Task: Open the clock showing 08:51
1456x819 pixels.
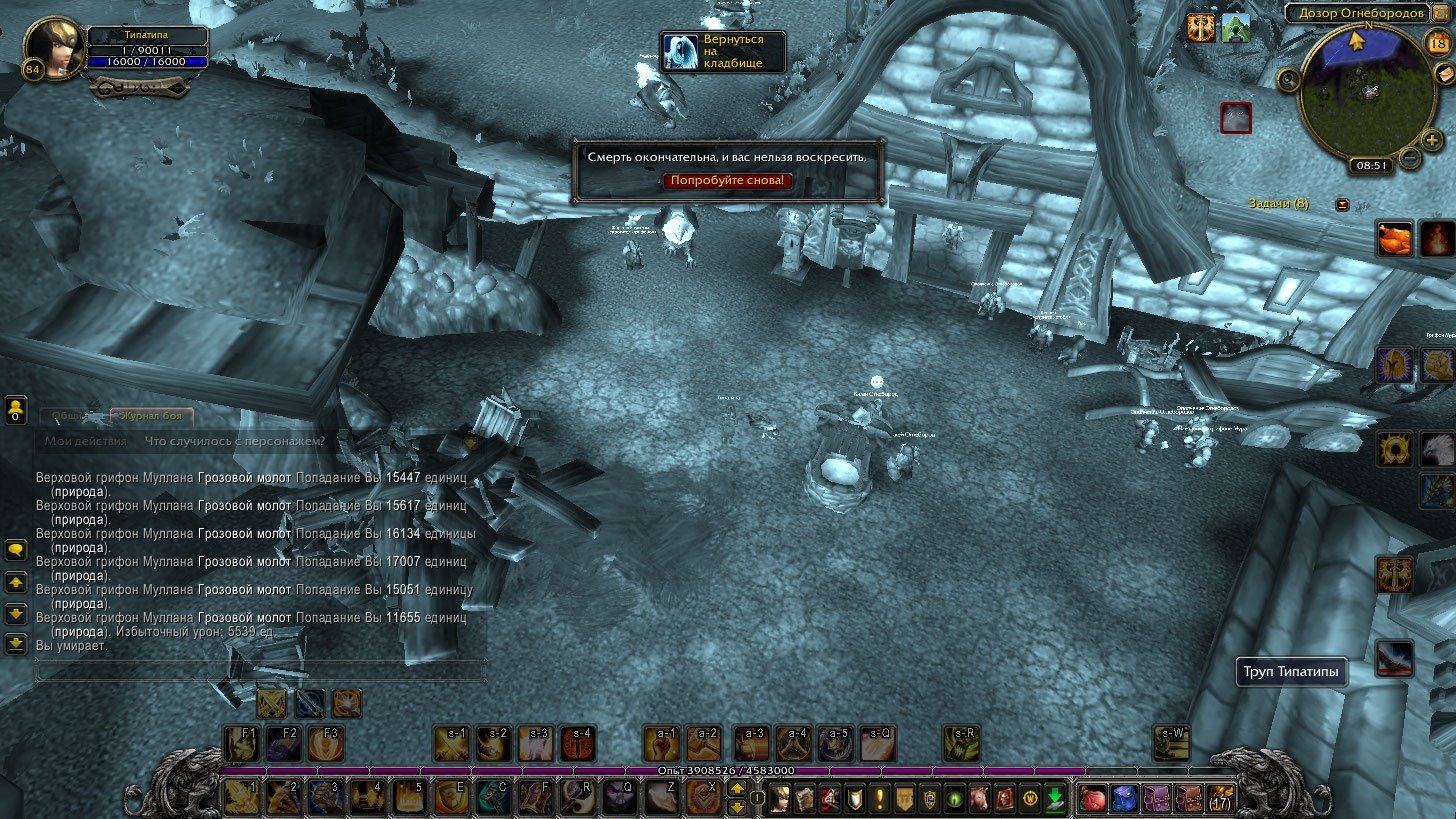Action: [x=1369, y=166]
